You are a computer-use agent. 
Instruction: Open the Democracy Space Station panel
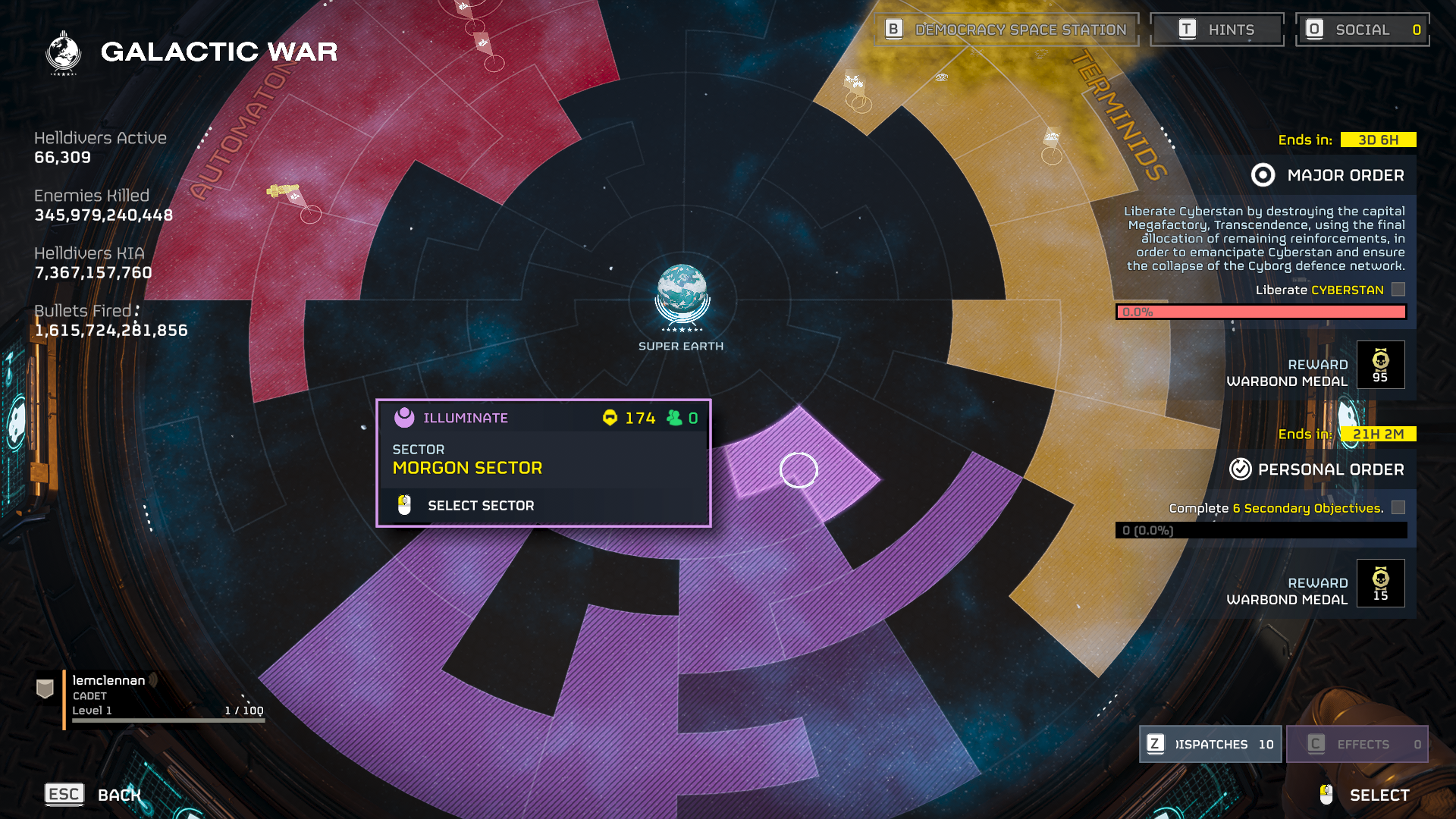coord(1006,30)
